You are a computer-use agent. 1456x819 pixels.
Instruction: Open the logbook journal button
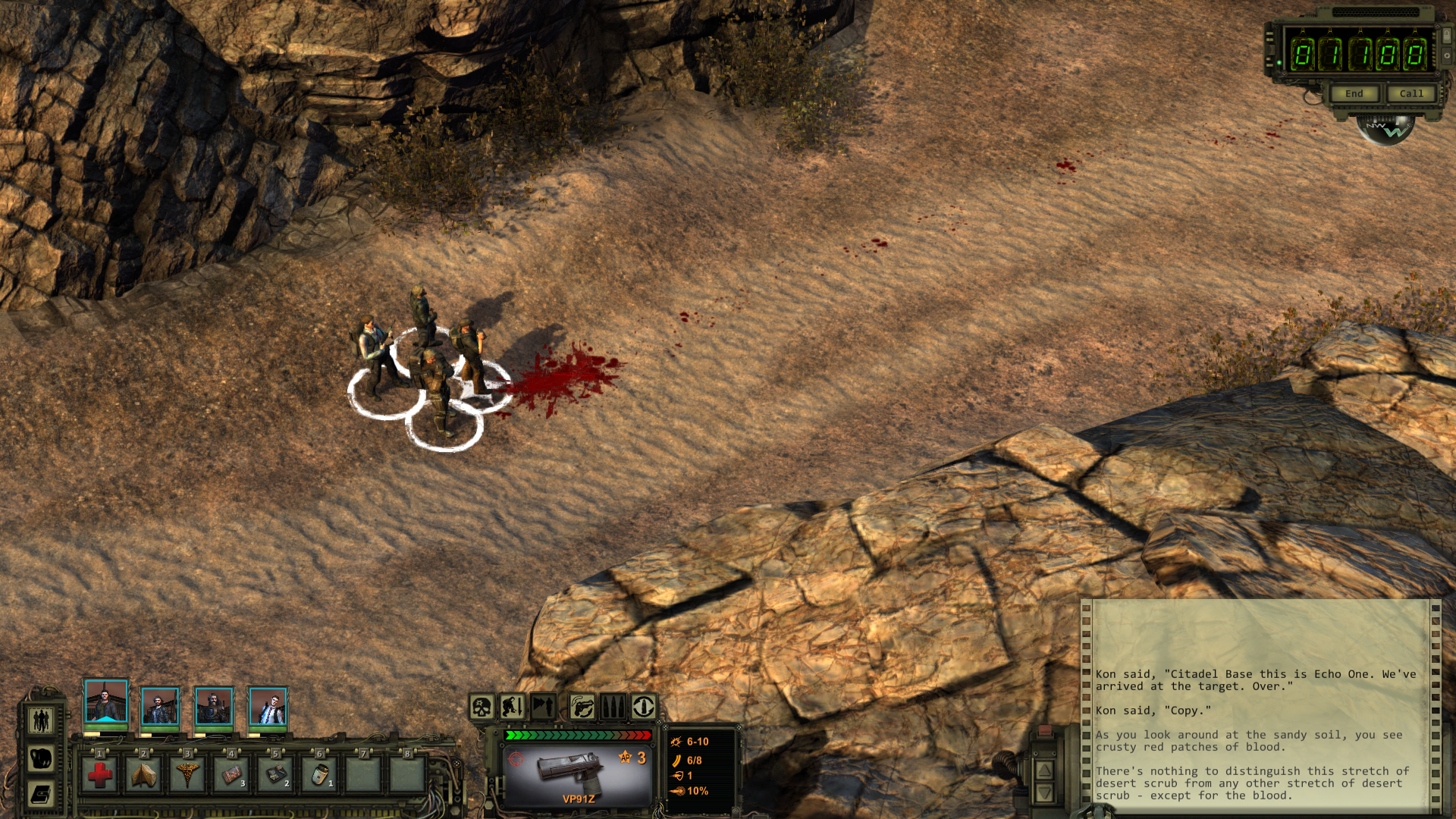pyautogui.click(x=41, y=795)
